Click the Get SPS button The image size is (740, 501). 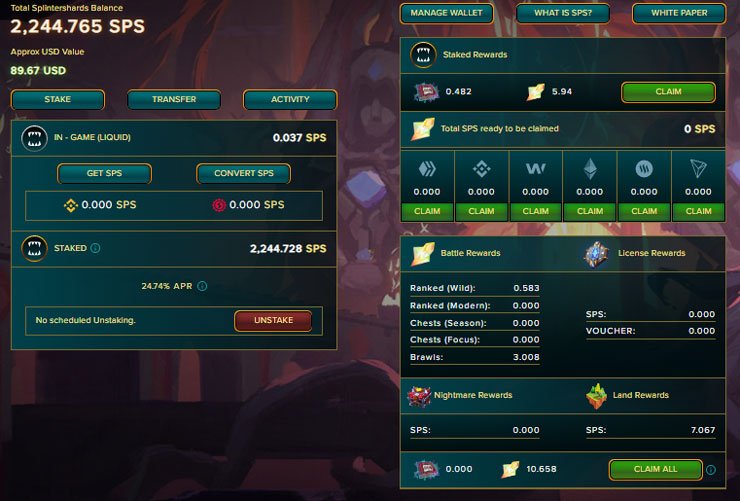pos(105,173)
